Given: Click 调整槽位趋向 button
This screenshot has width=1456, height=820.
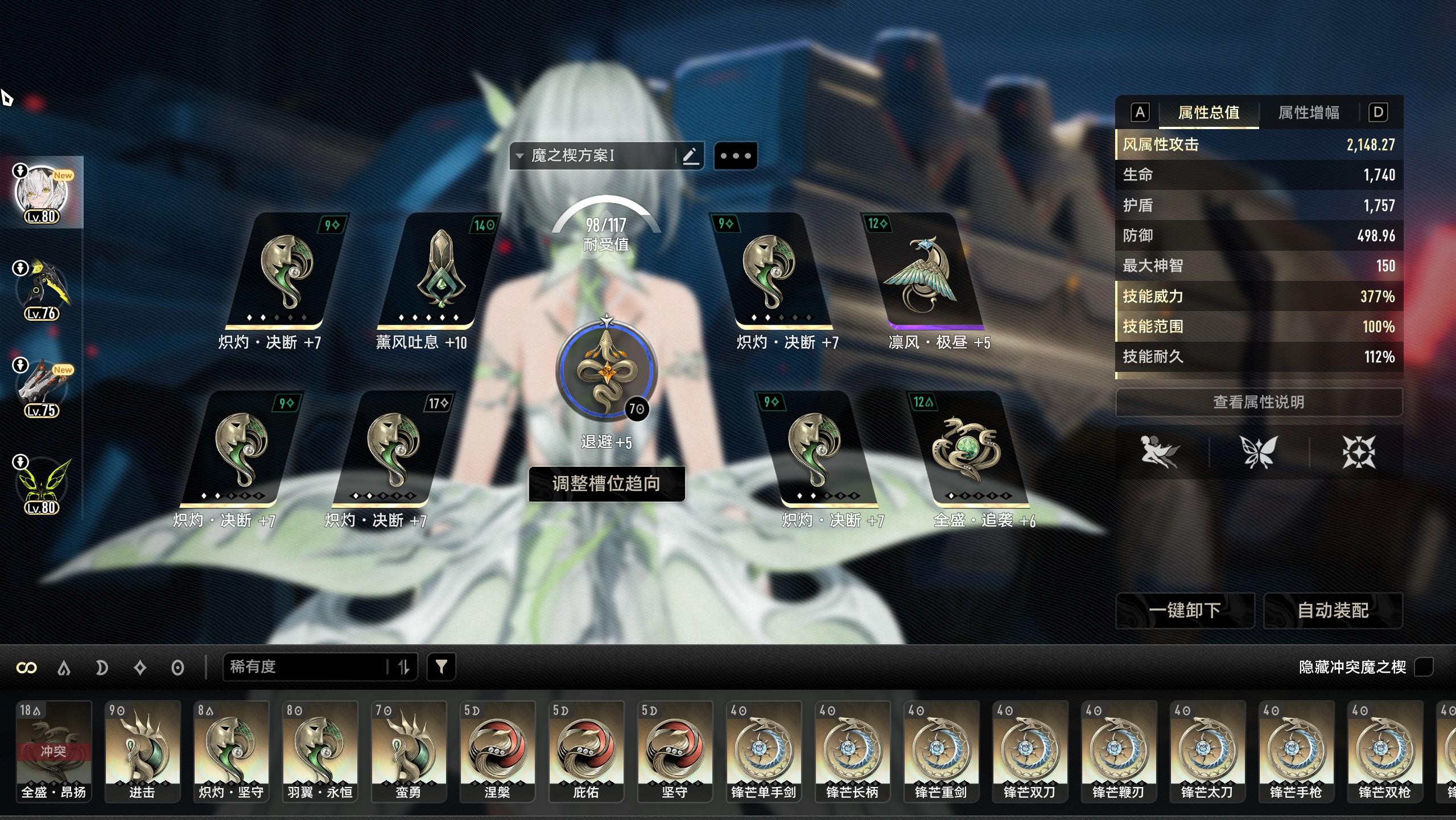Looking at the screenshot, I should 607,484.
